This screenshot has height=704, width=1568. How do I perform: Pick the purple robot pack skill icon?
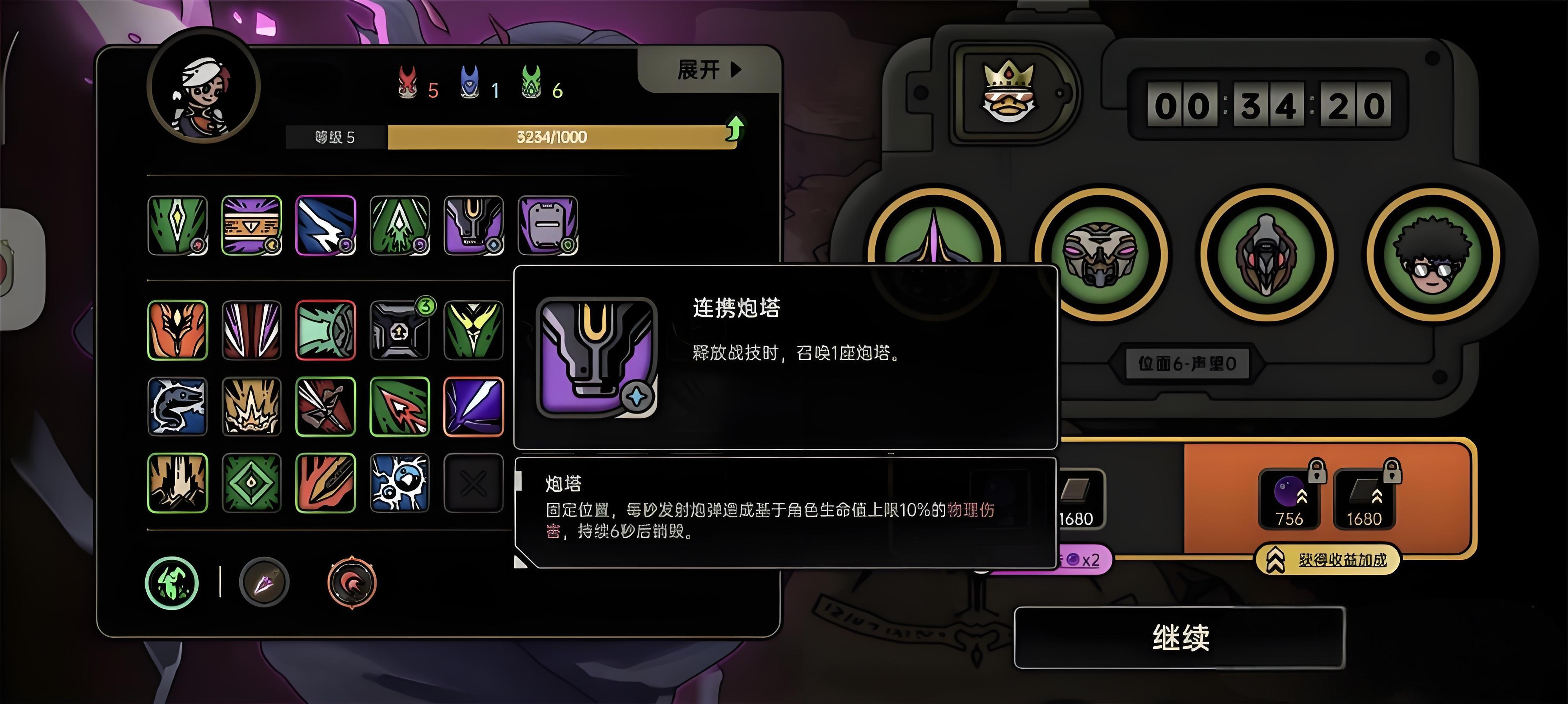pos(547,225)
